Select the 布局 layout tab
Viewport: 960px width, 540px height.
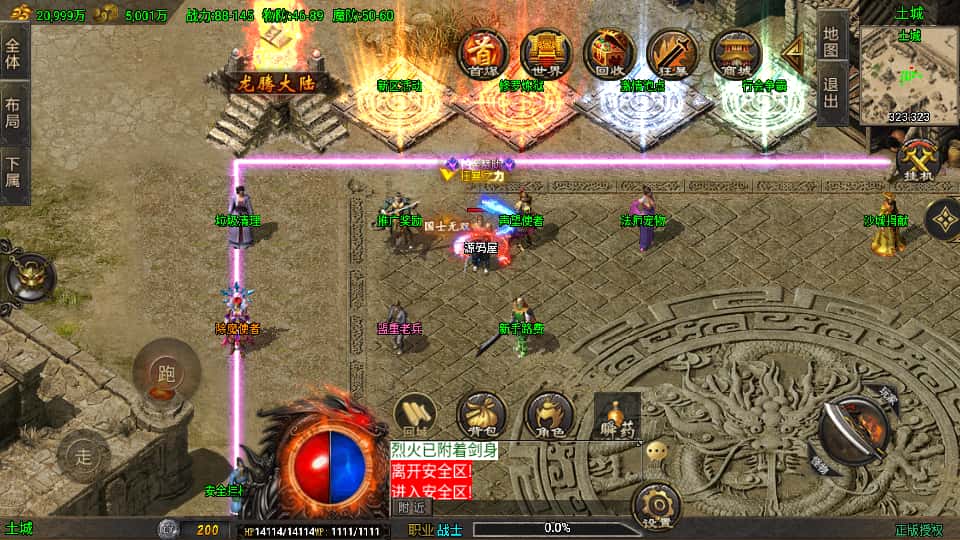[x=13, y=111]
